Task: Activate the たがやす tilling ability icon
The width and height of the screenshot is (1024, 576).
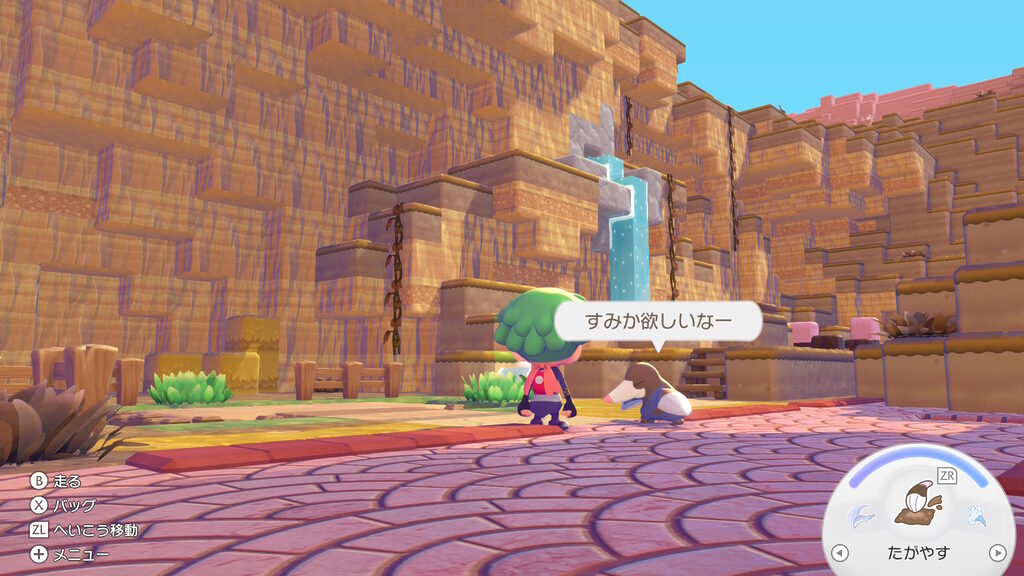Action: point(917,504)
